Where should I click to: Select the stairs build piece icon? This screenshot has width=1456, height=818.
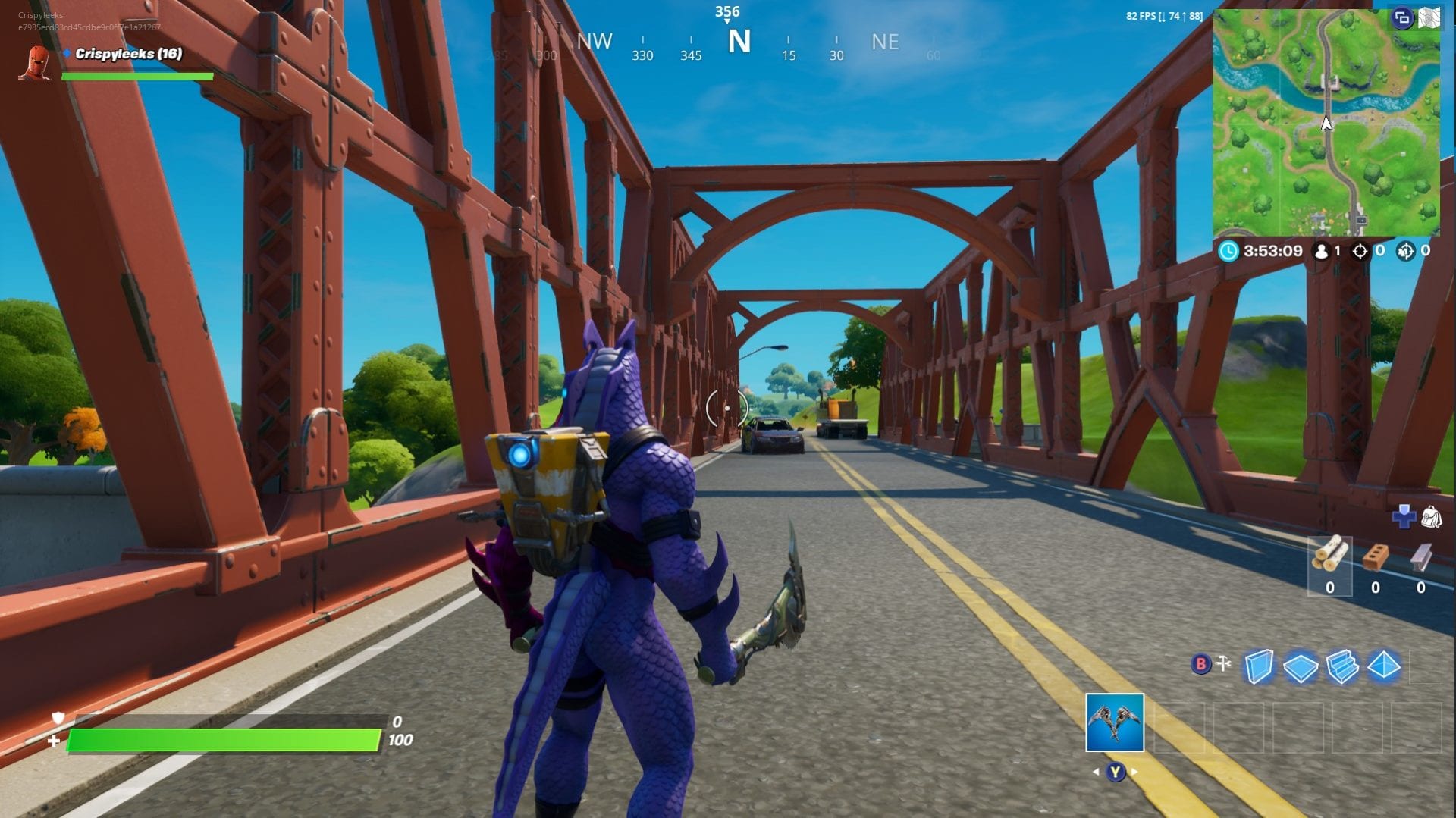pos(1341,667)
